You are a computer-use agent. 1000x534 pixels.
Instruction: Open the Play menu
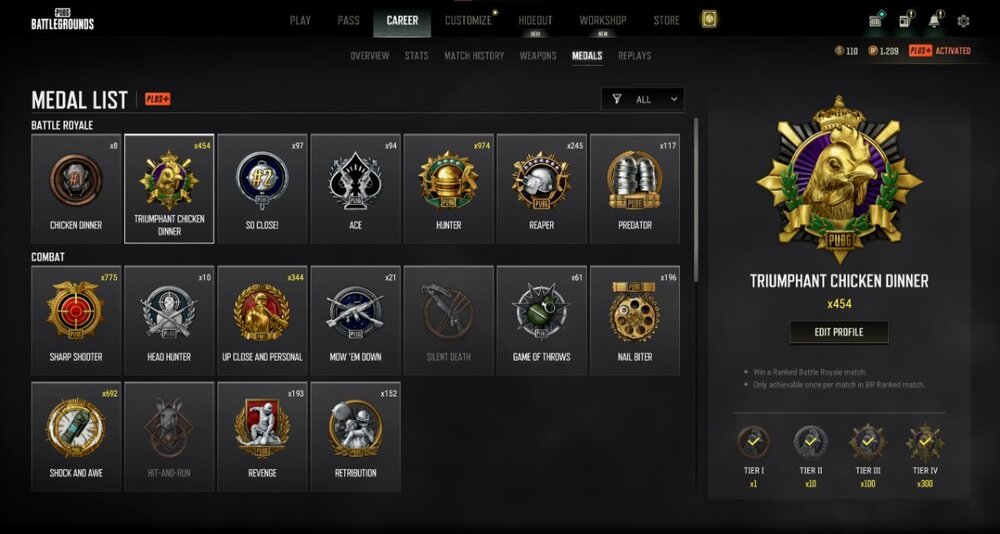(x=300, y=20)
